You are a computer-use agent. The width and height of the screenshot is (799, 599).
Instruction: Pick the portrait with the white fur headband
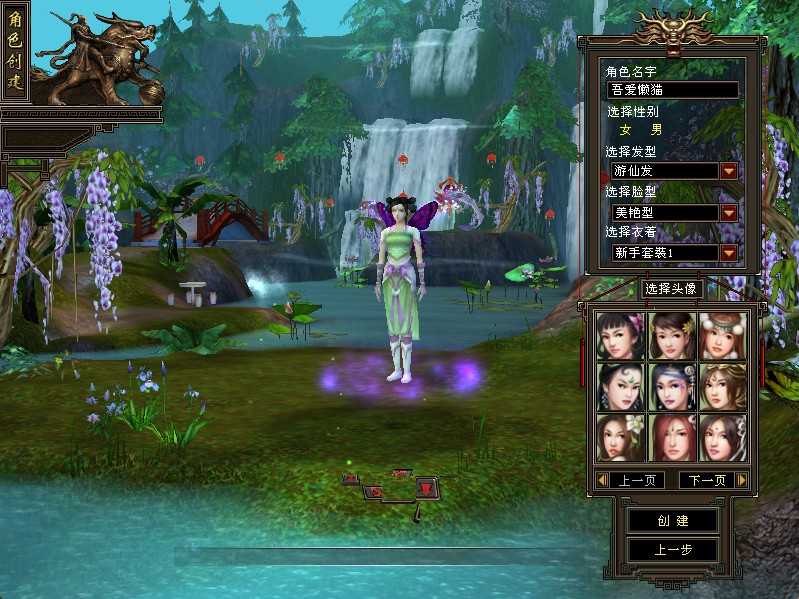tap(722, 336)
